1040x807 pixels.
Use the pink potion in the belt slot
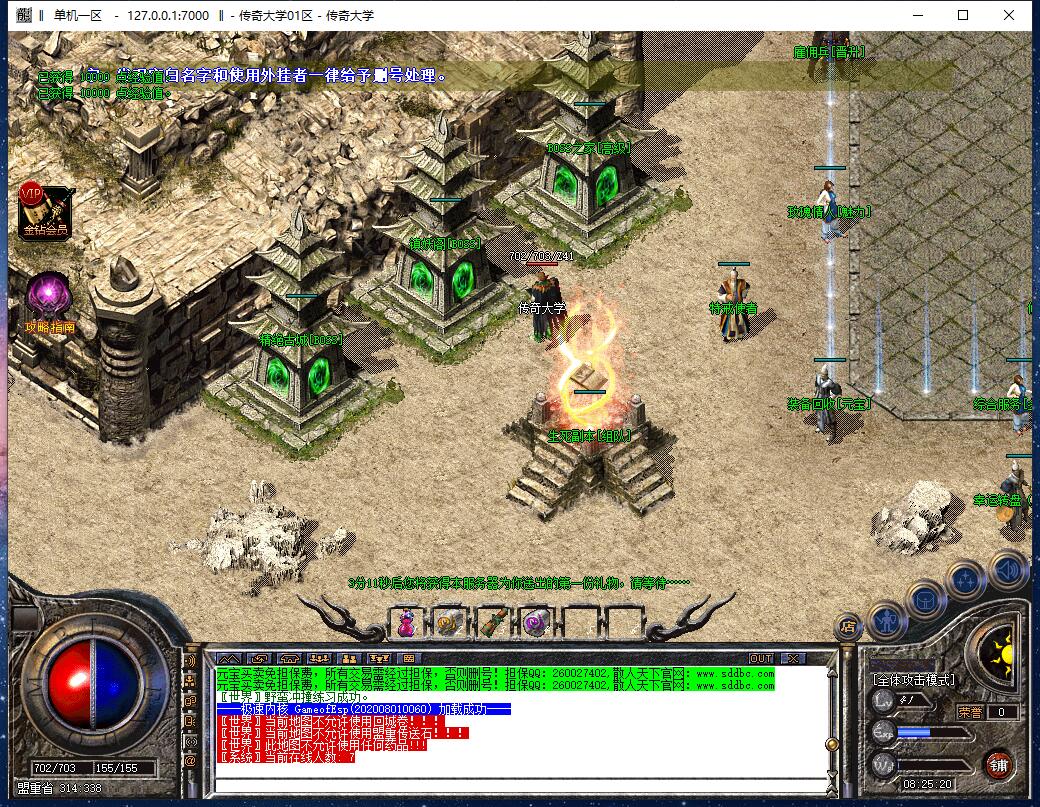(x=406, y=622)
